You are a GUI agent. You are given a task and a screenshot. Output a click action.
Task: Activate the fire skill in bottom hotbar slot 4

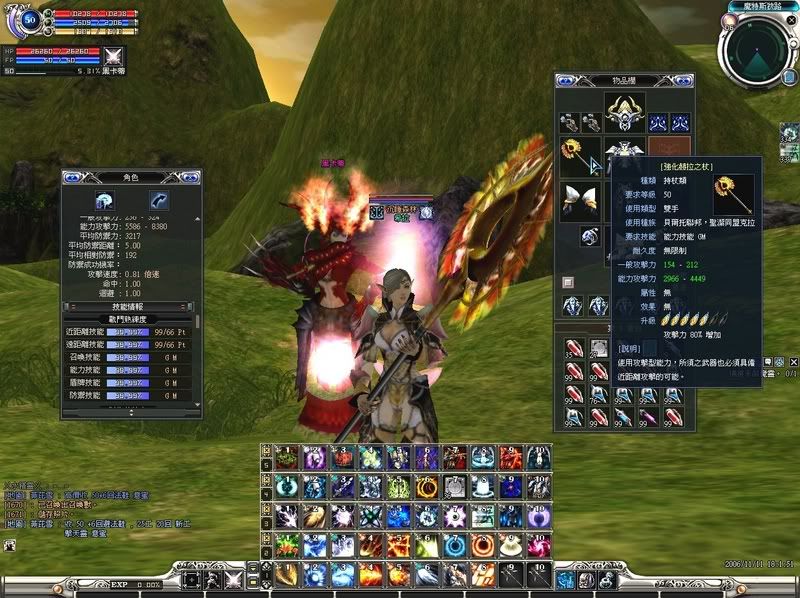(371, 575)
